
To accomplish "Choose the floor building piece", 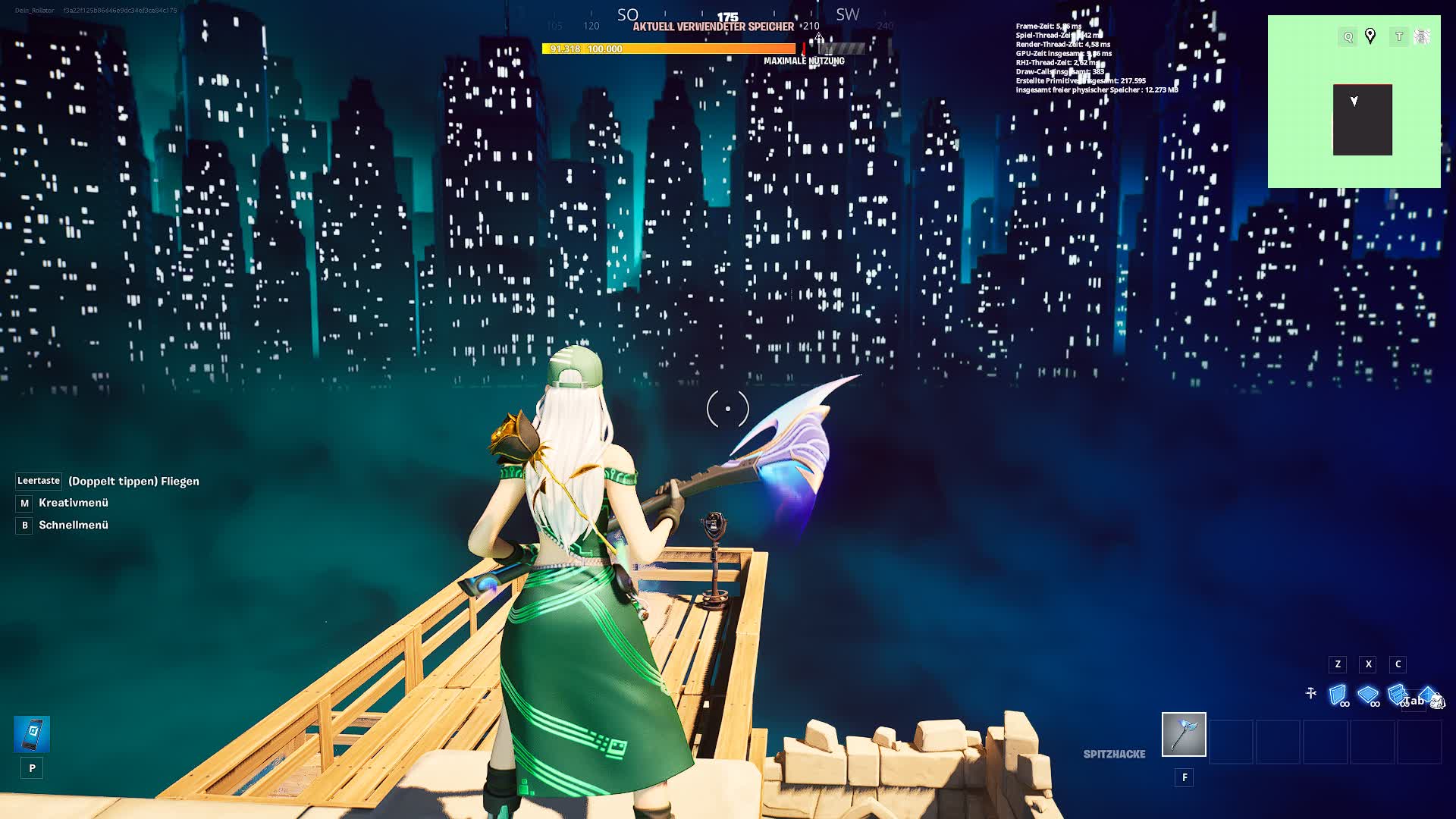I will pos(1367,695).
